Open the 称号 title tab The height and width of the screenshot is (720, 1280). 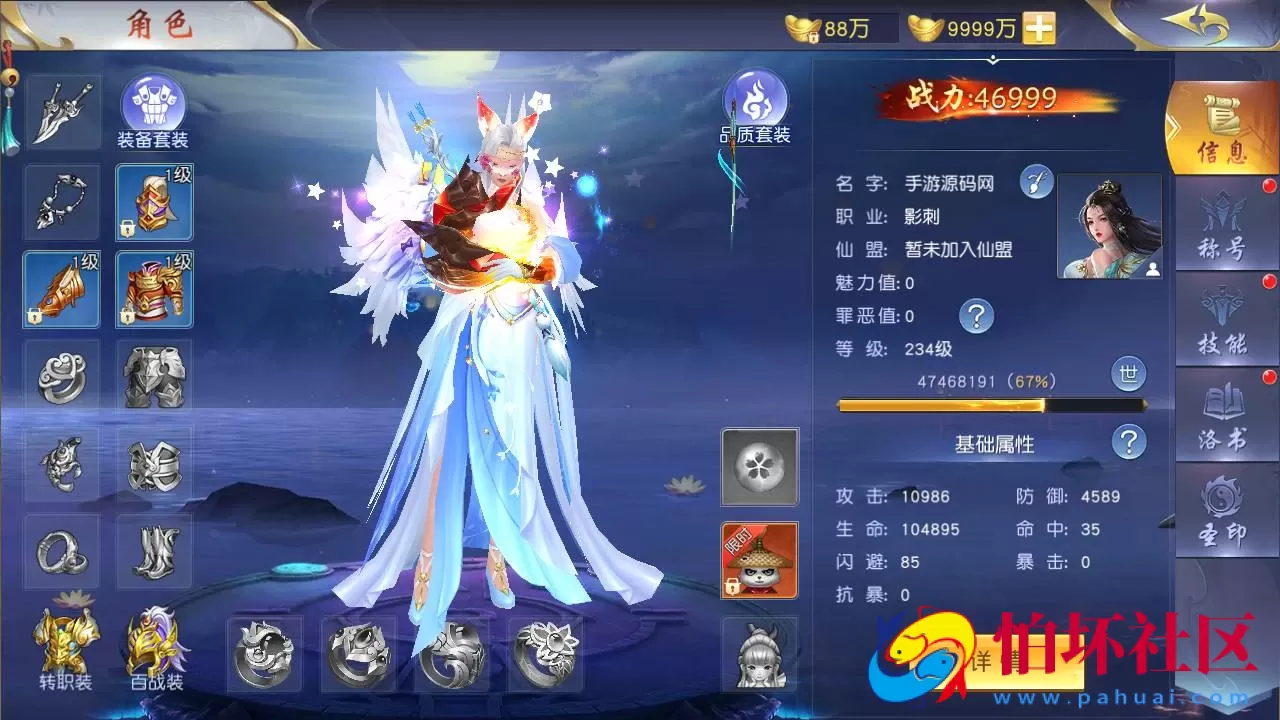tap(1222, 225)
